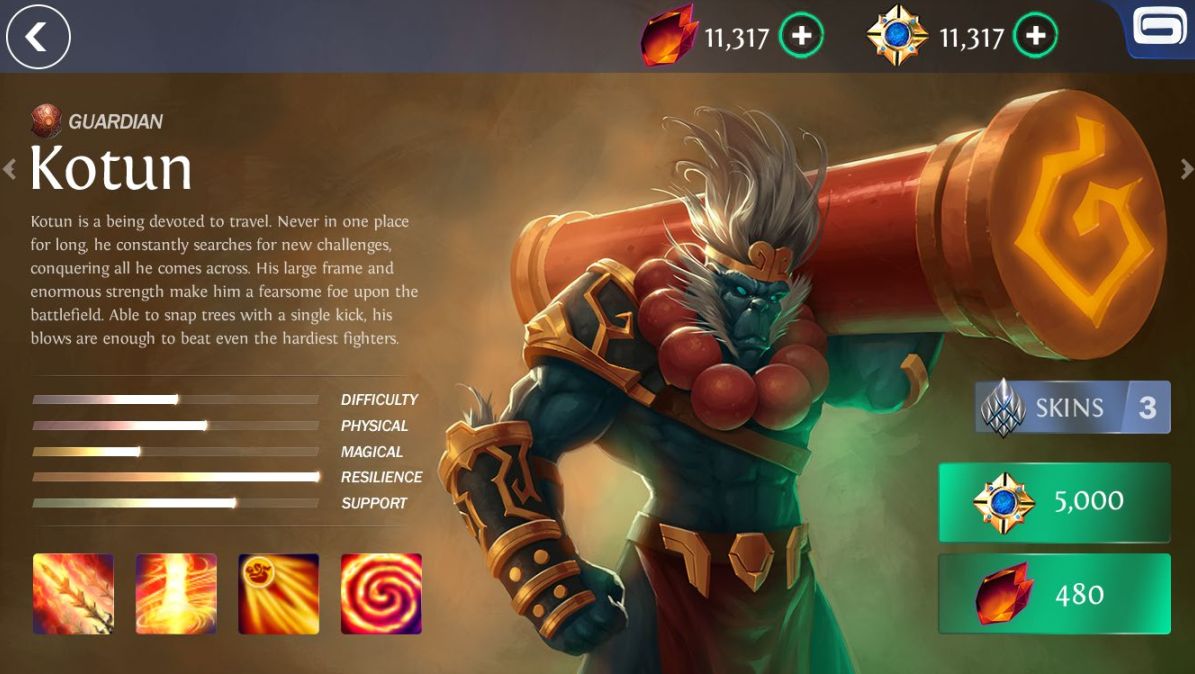Add more red gems with plus button
This screenshot has height=674, width=1195.
click(x=801, y=37)
